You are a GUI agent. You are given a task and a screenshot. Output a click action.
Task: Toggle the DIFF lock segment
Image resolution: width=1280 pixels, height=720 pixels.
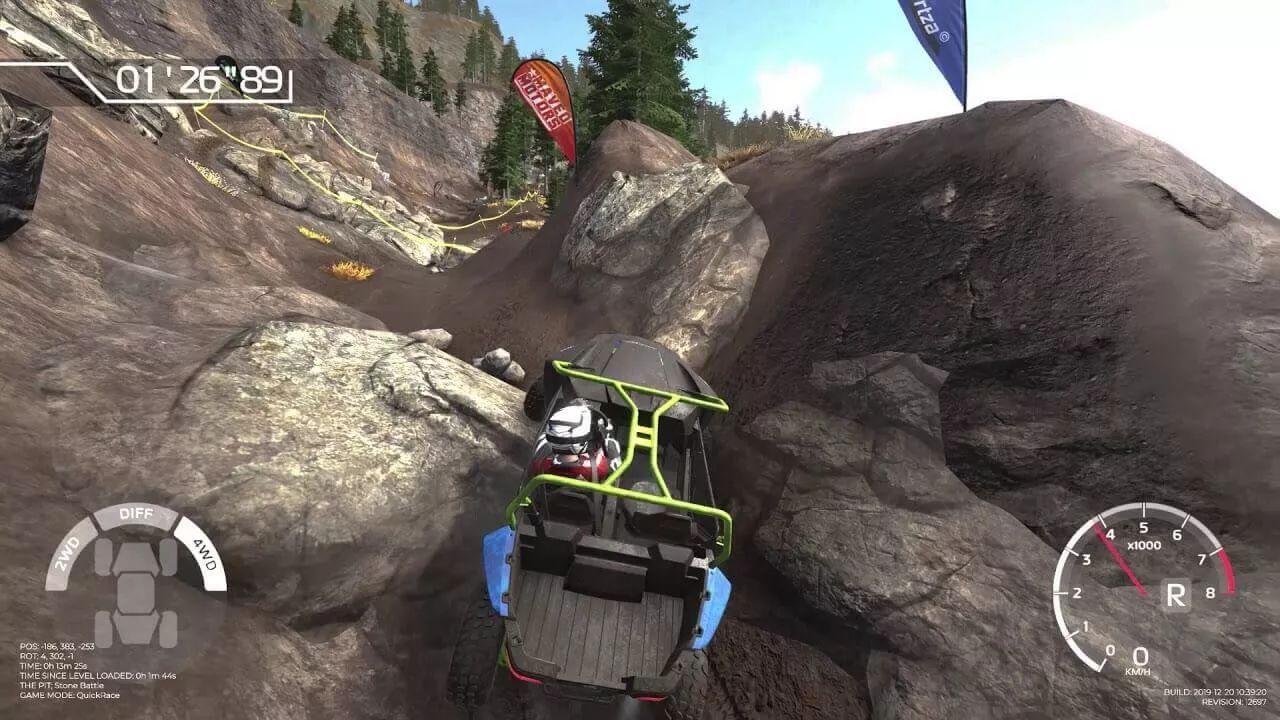pos(135,514)
